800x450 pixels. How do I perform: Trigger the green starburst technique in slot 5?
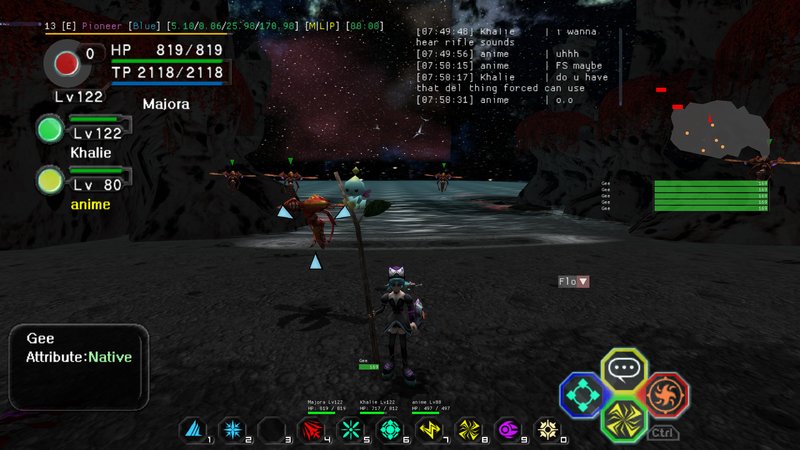pos(350,430)
